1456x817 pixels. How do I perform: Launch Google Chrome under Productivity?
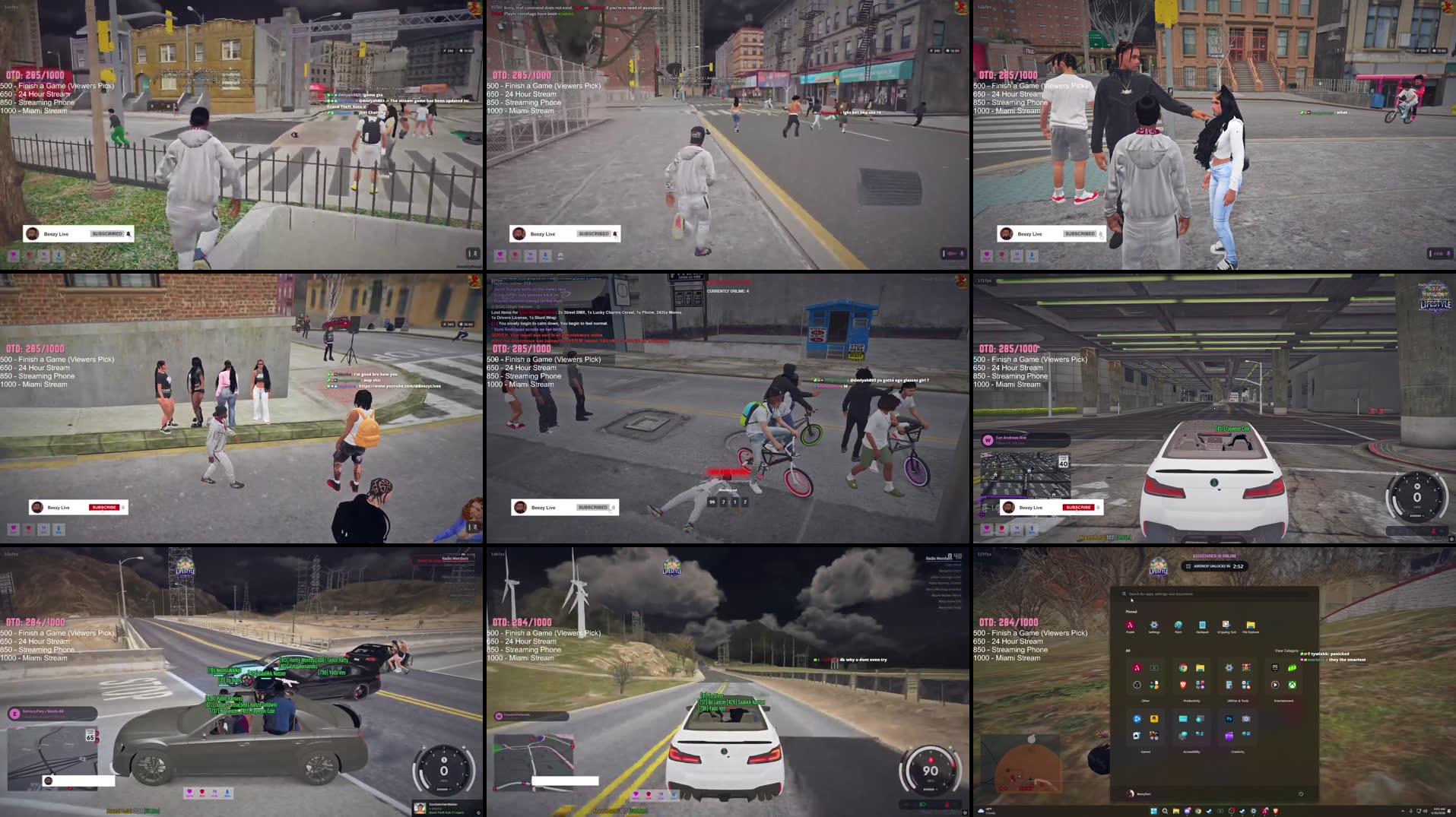[x=1183, y=668]
